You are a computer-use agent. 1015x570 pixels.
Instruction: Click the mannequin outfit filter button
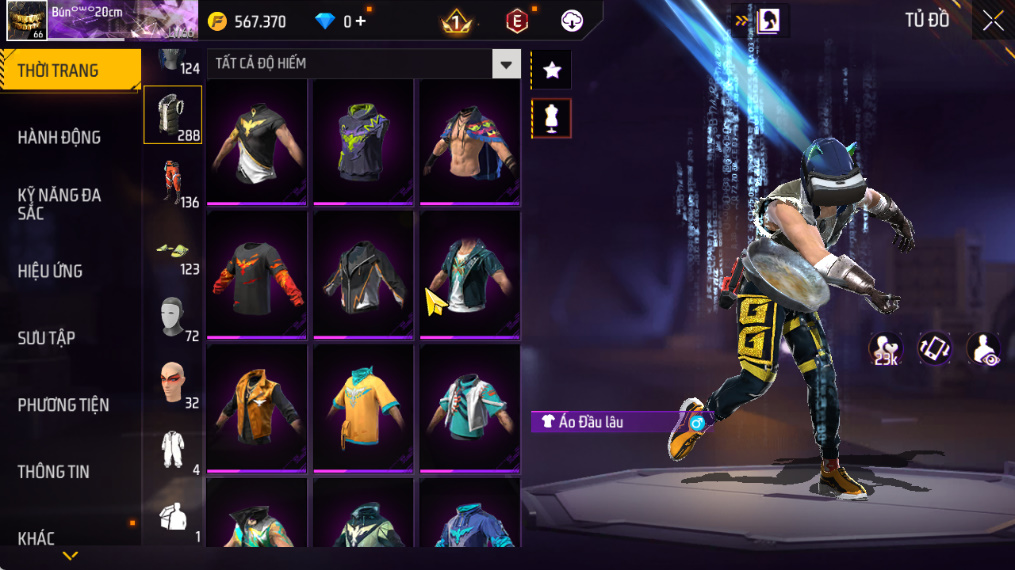551,118
